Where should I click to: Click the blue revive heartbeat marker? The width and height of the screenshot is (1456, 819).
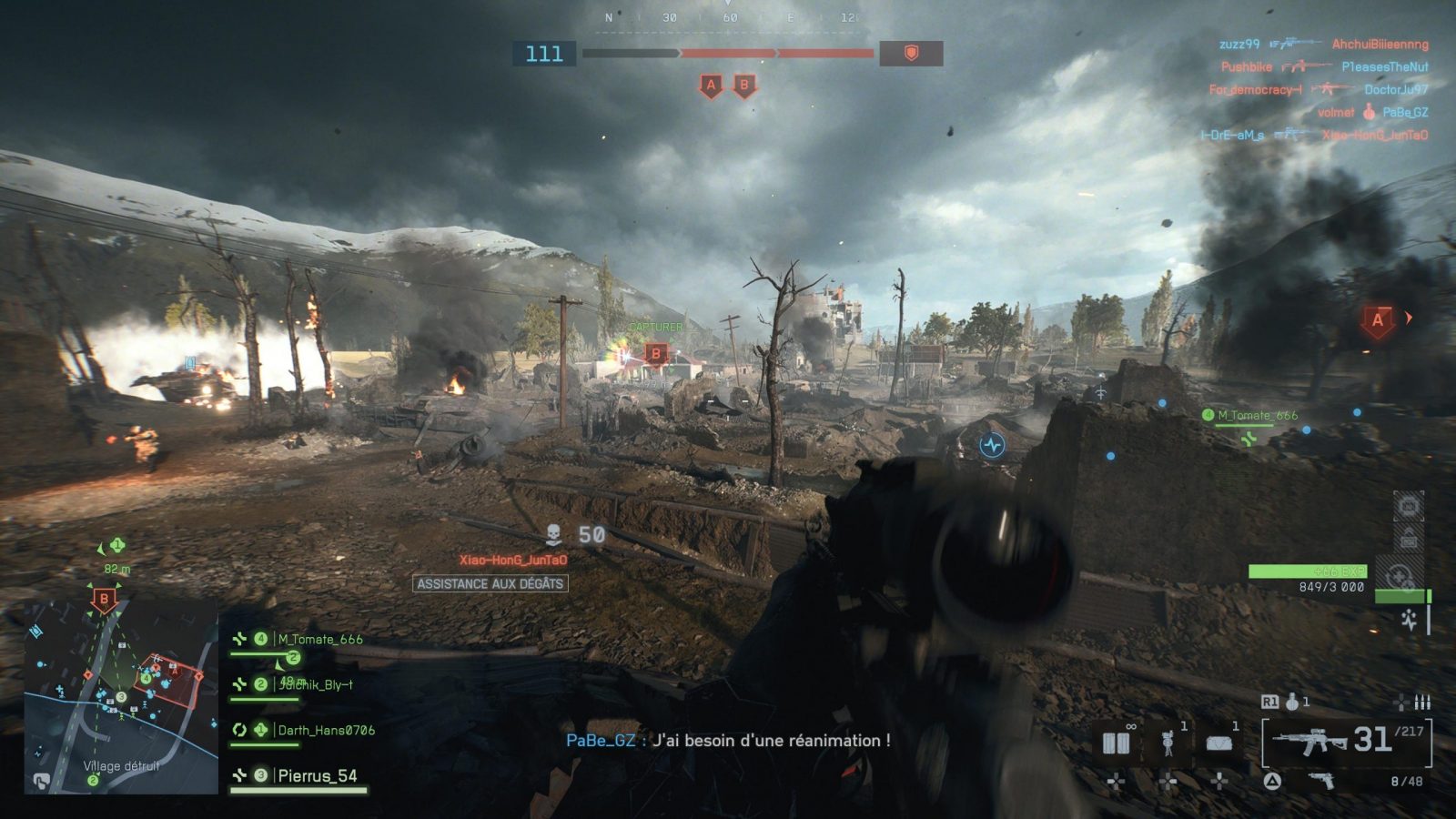point(992,445)
